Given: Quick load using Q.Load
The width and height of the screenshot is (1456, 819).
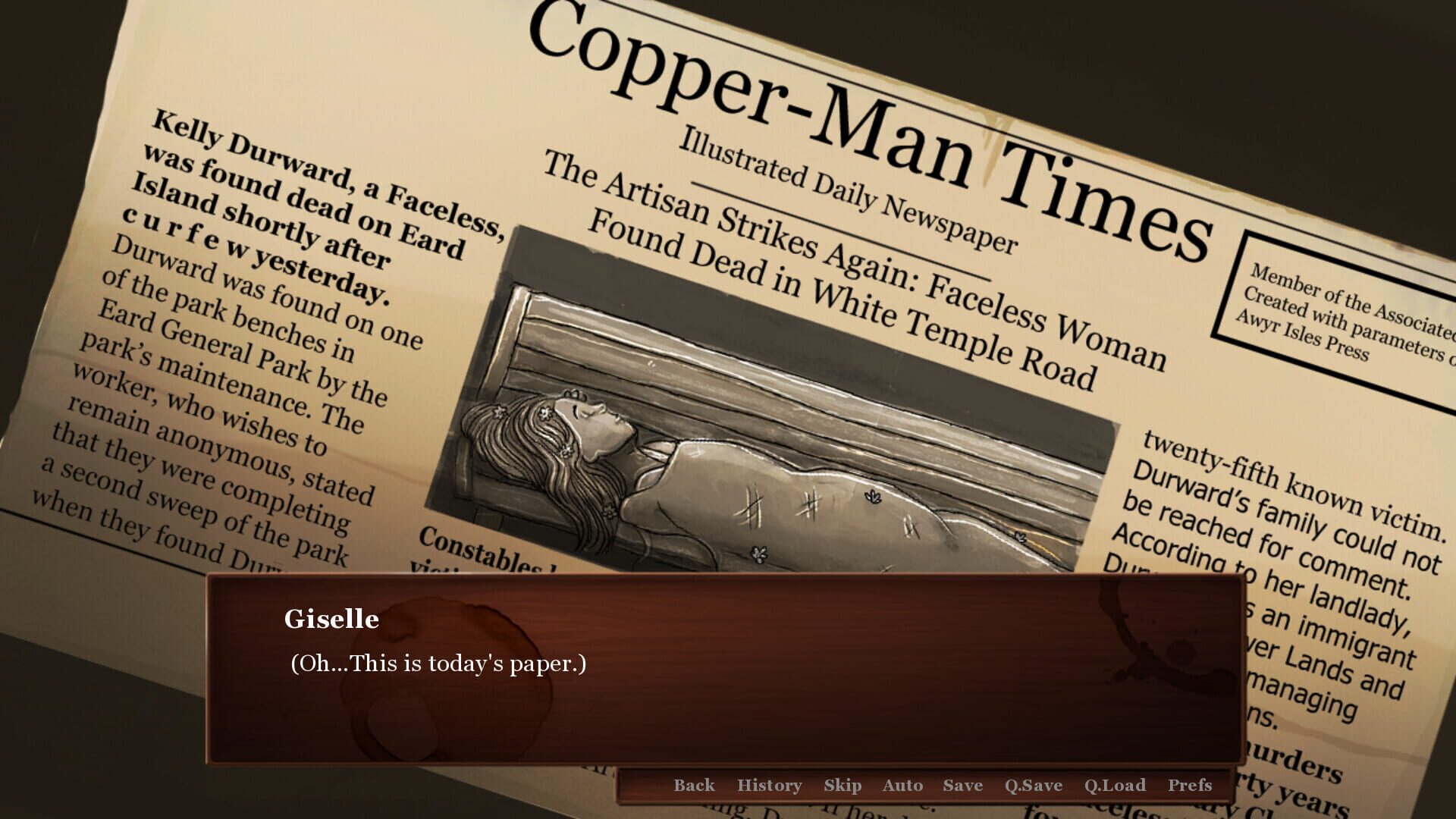Looking at the screenshot, I should (1114, 786).
